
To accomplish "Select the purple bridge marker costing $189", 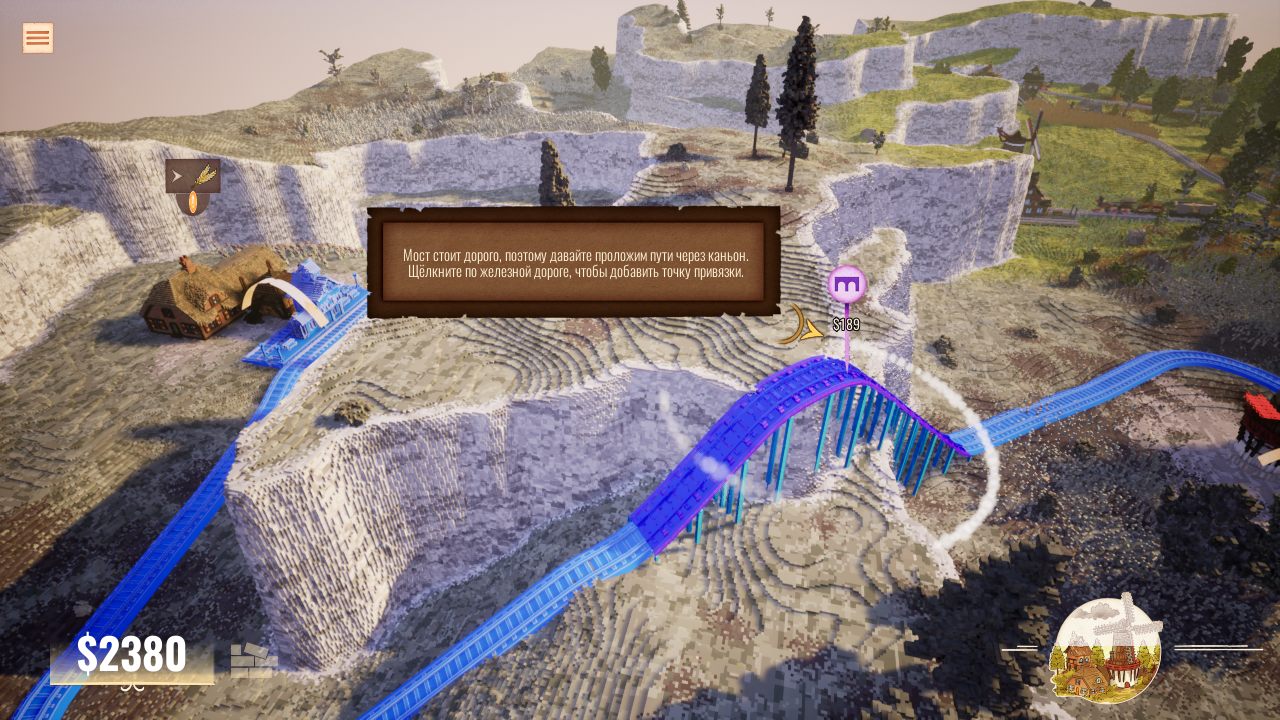I will coord(847,285).
